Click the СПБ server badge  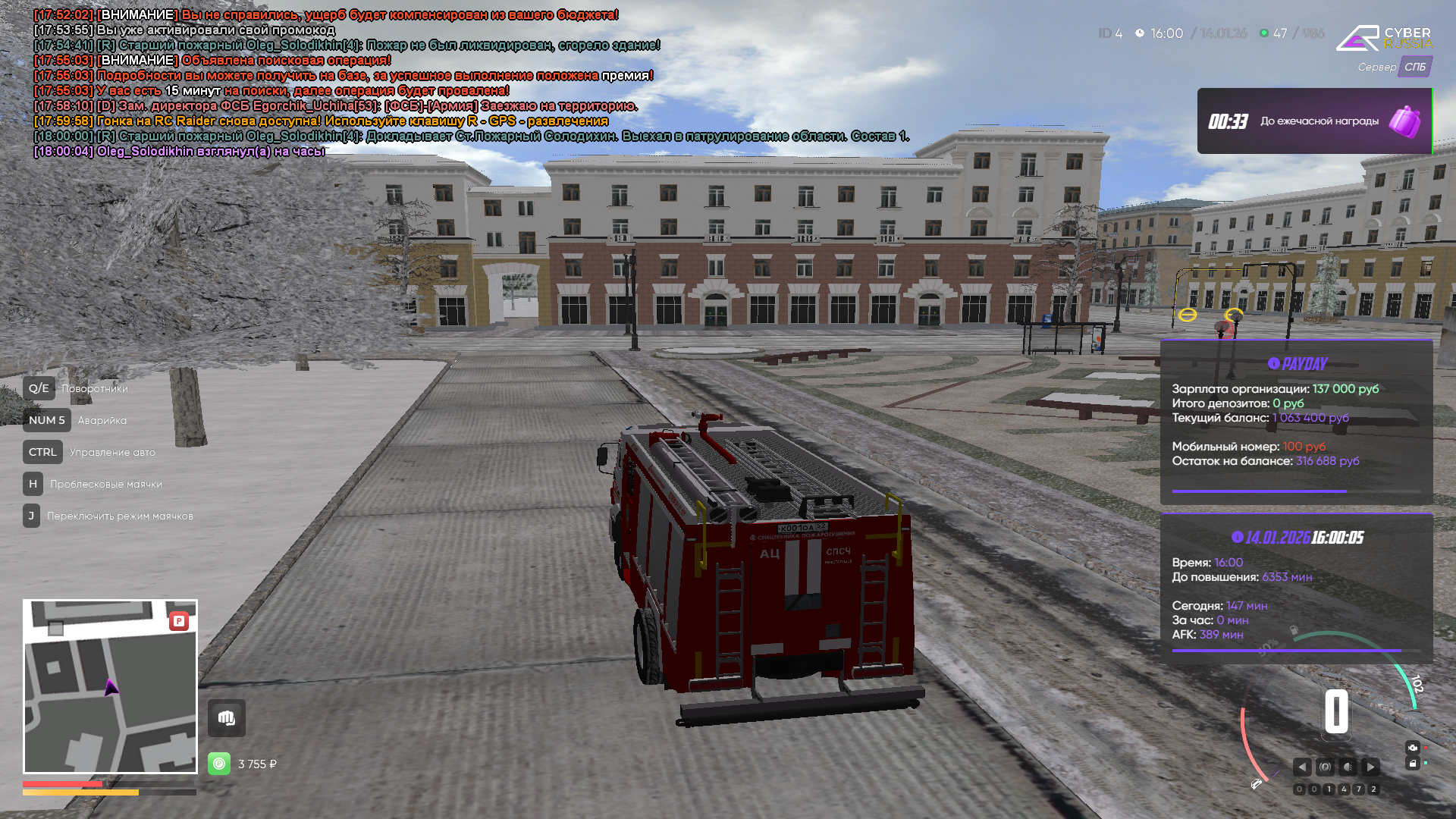(x=1414, y=67)
